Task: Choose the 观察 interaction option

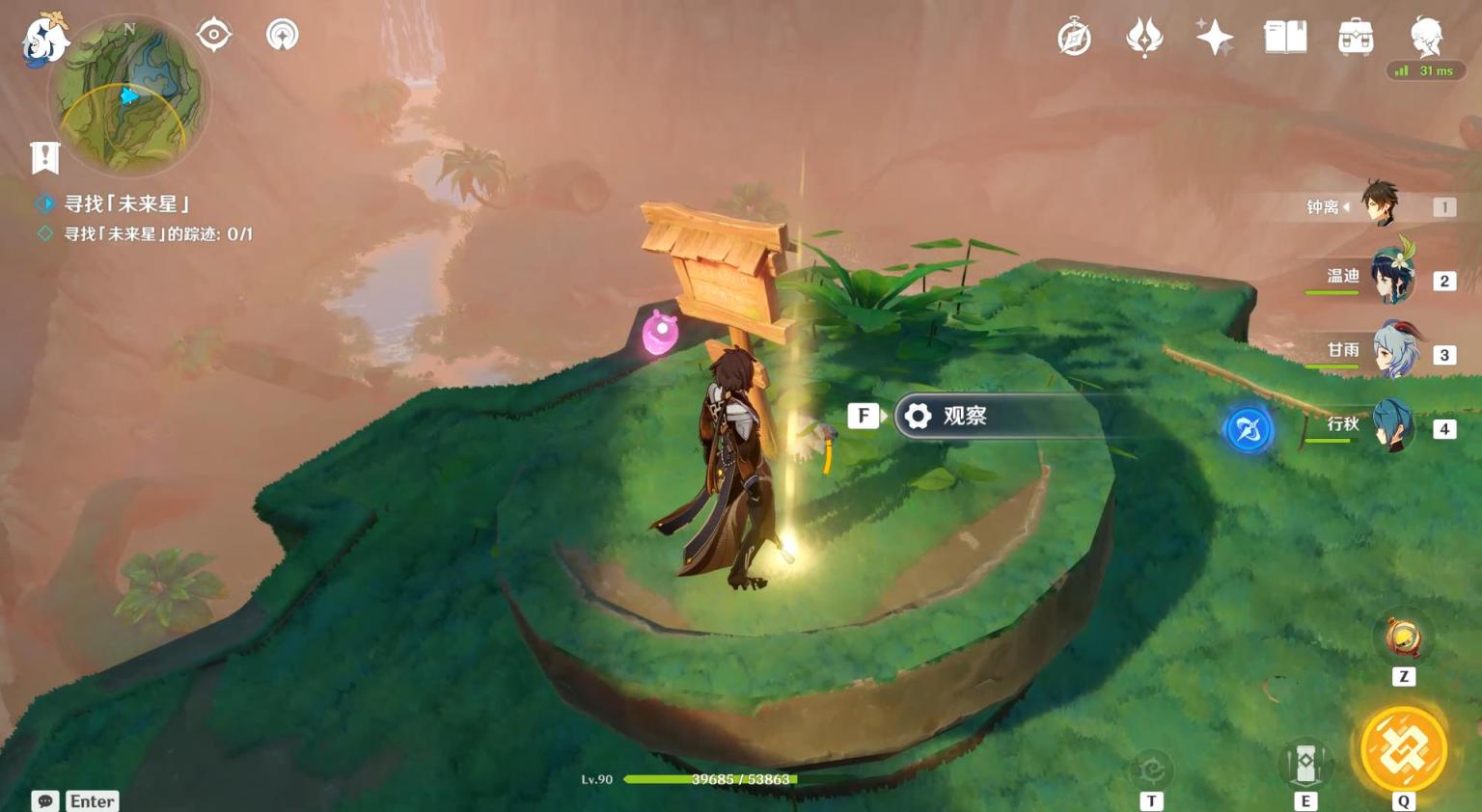Action: 965,416
